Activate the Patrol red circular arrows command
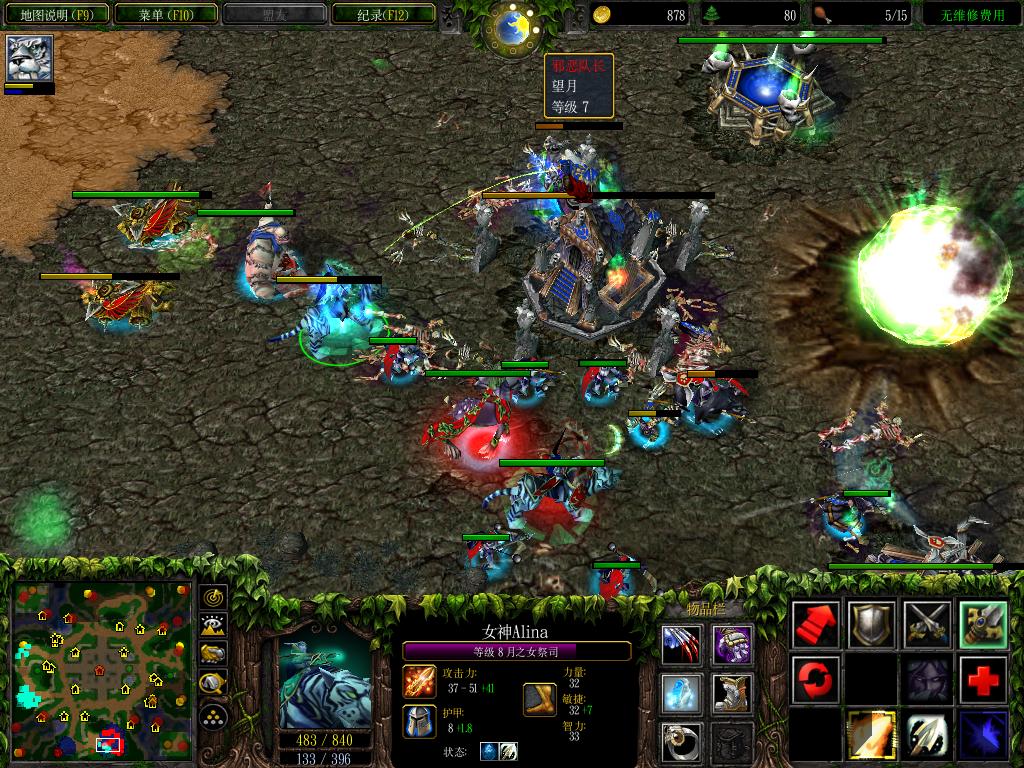1024x768 pixels. (815, 680)
